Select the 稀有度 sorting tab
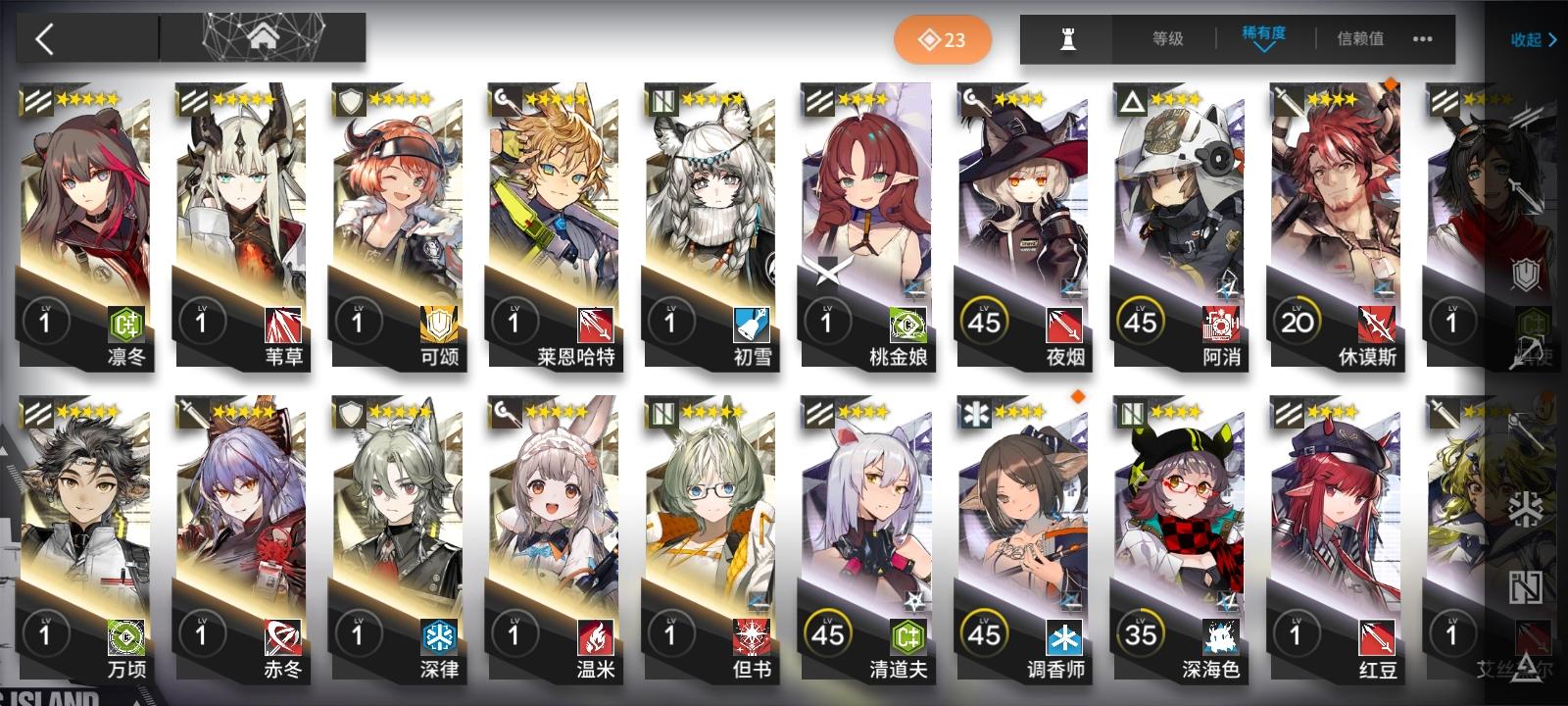 pos(1262,33)
